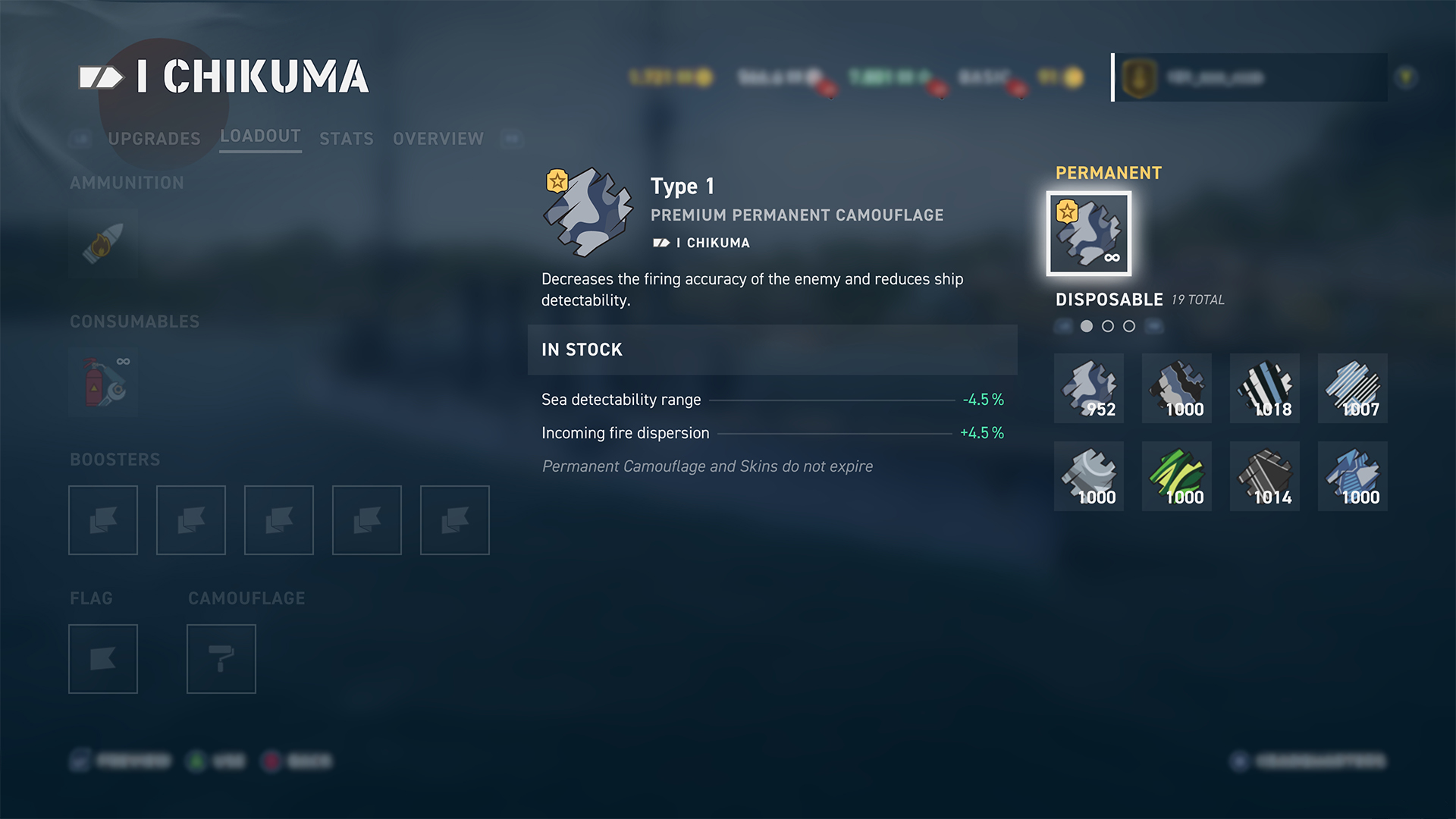Open the fire extinguisher consumable slot
The height and width of the screenshot is (819, 1456).
[x=103, y=382]
